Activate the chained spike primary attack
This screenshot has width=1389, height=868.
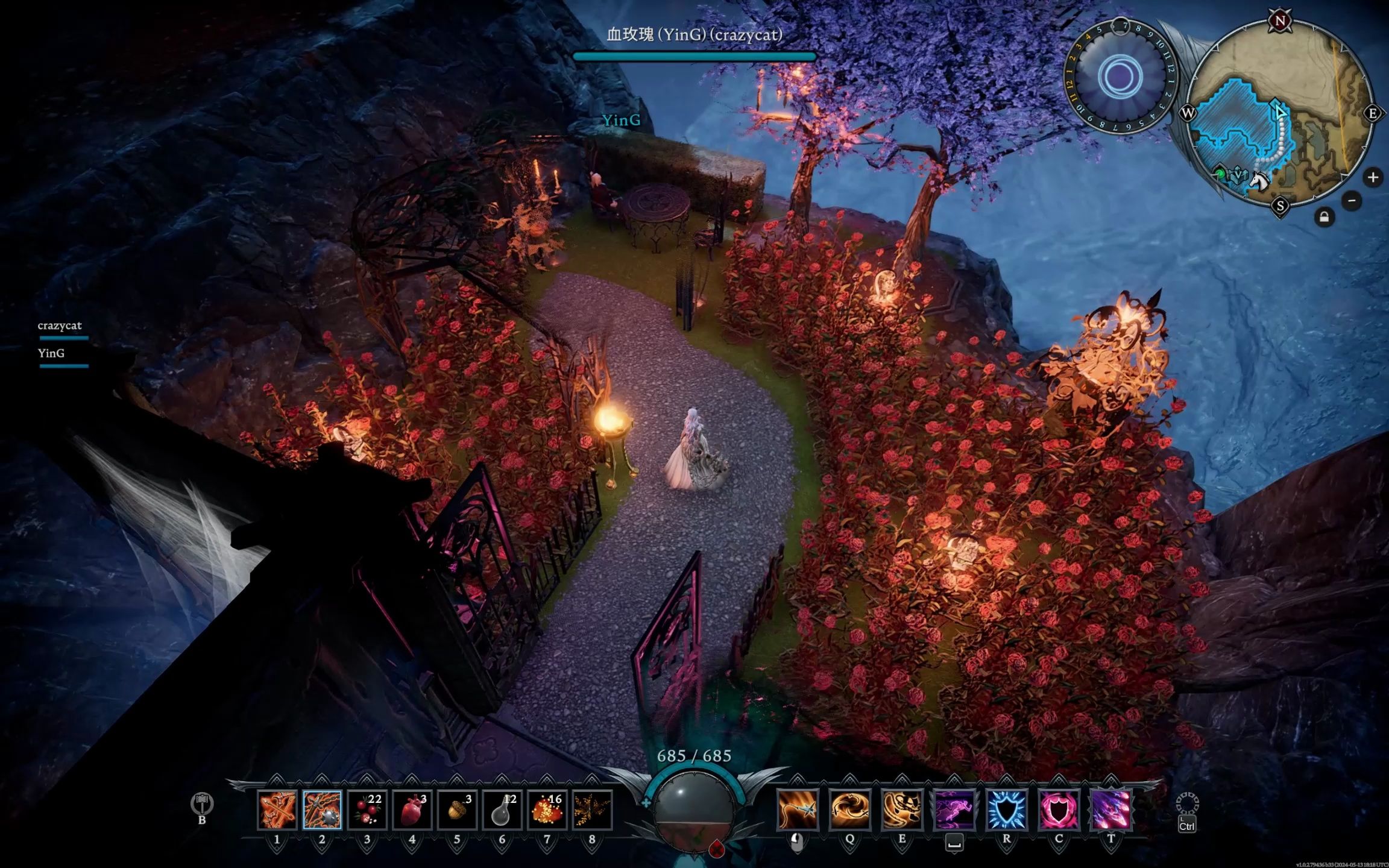(798, 809)
